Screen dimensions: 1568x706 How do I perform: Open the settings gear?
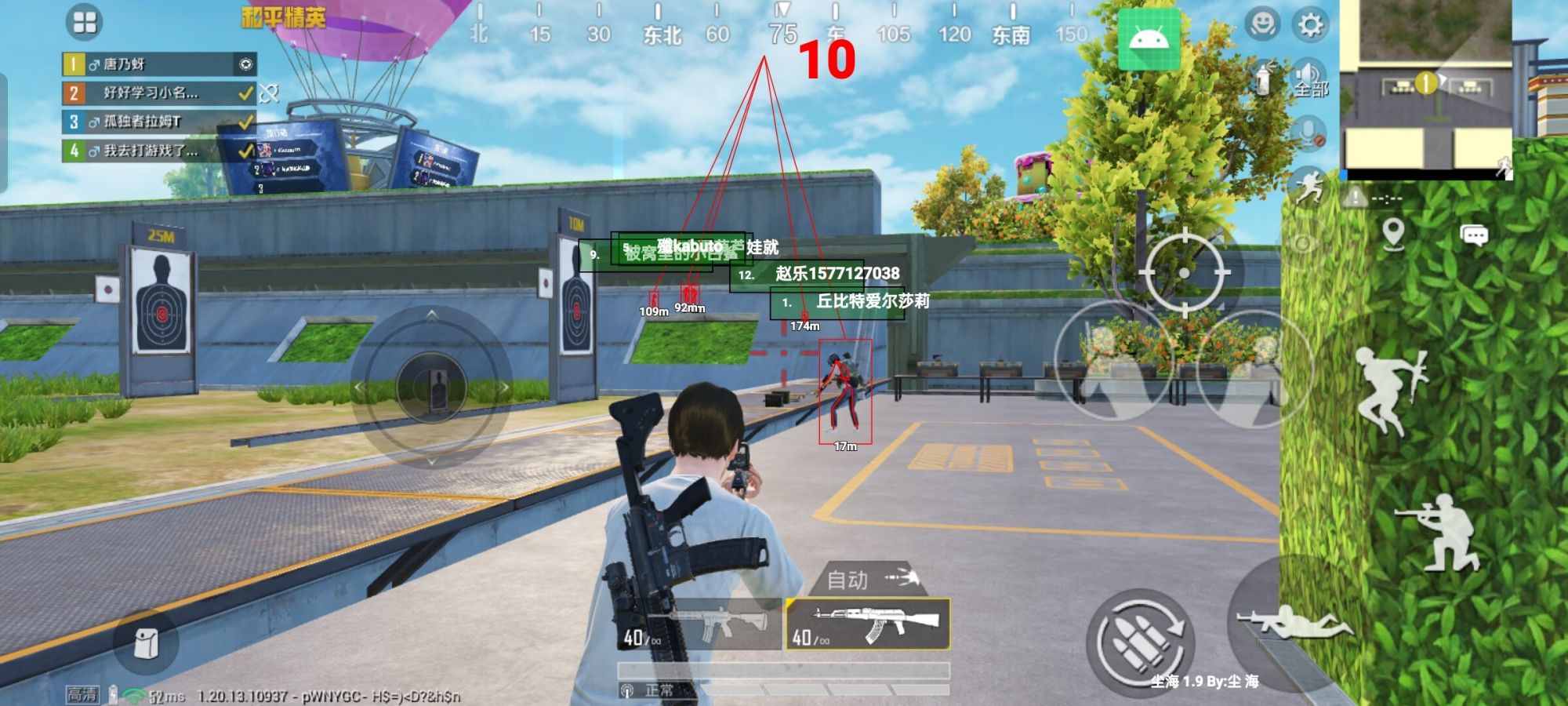(1310, 25)
